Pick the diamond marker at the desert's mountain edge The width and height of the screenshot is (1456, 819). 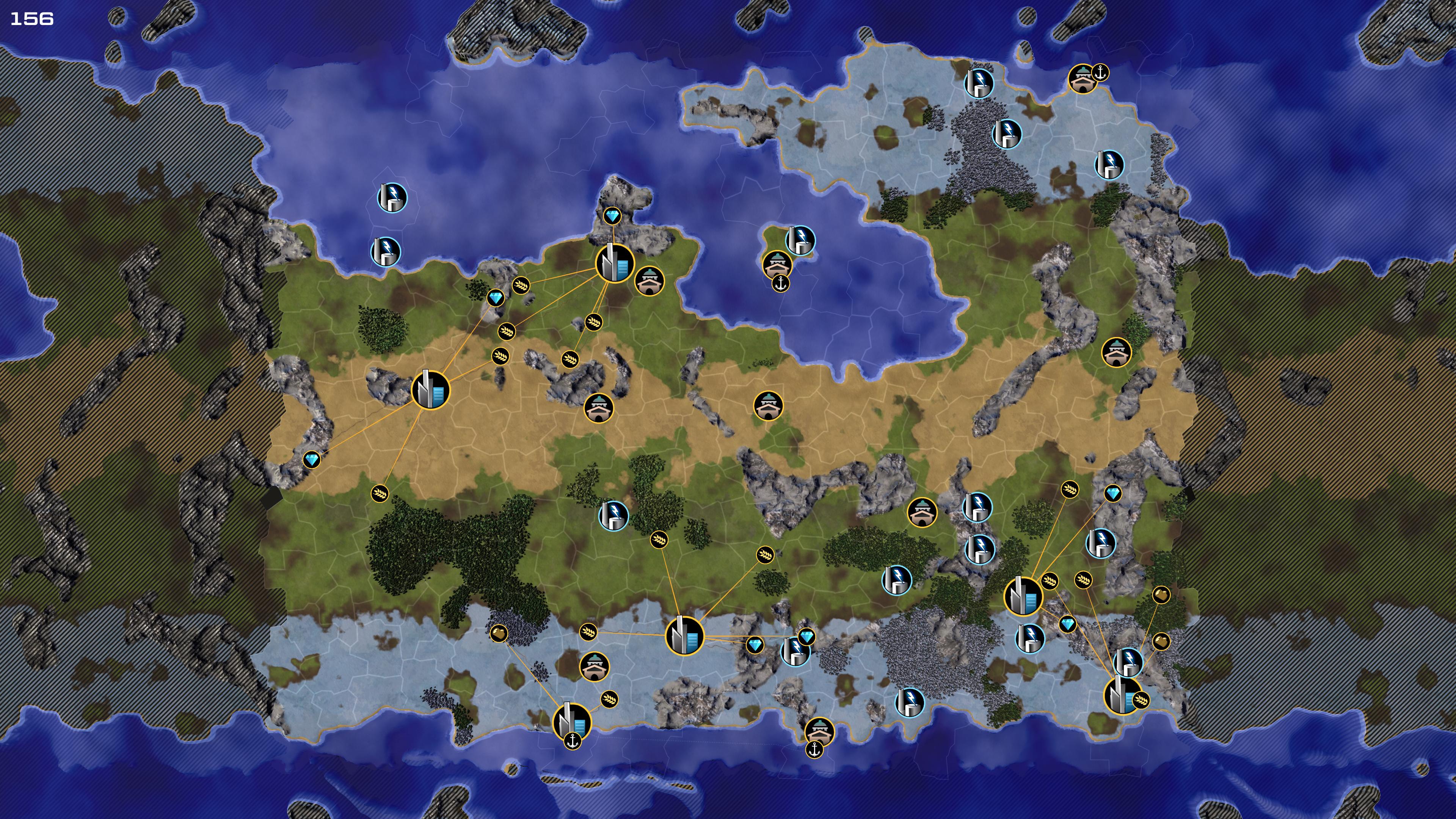(311, 460)
